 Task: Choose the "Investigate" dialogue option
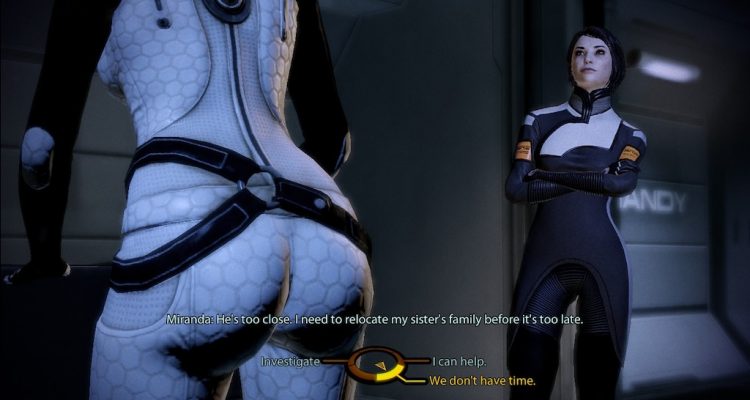click(x=290, y=360)
